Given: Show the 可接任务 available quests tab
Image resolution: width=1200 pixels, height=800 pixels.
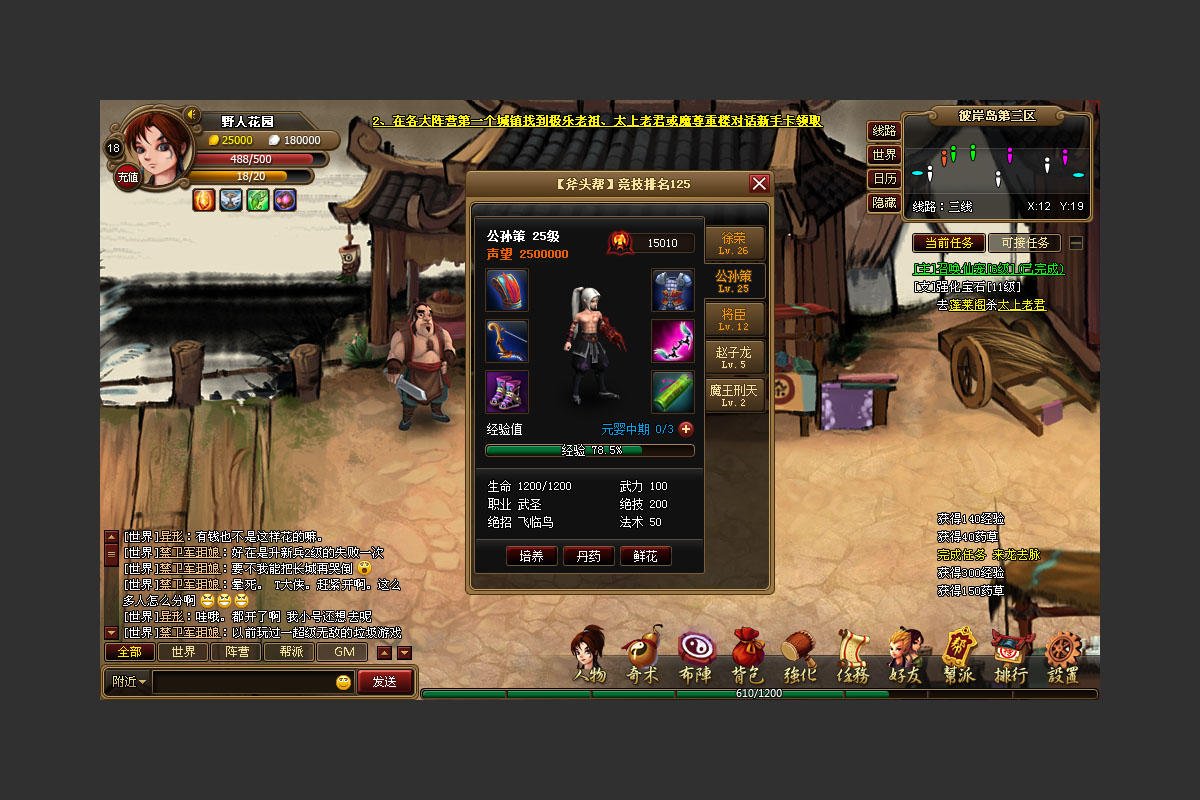Looking at the screenshot, I should 1024,243.
